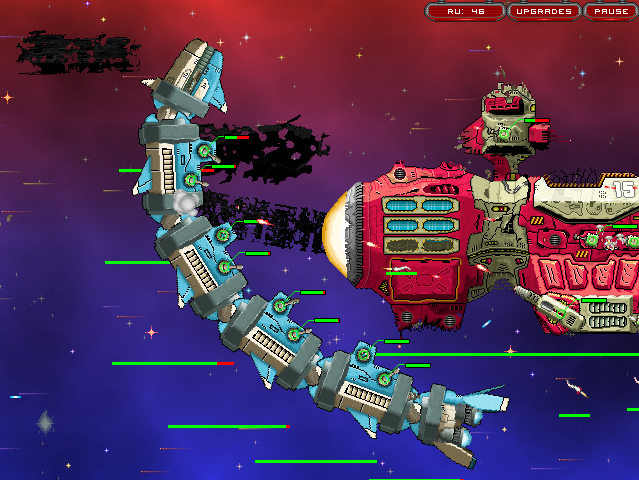Pause the game
This screenshot has width=639, height=480.
[610, 12]
